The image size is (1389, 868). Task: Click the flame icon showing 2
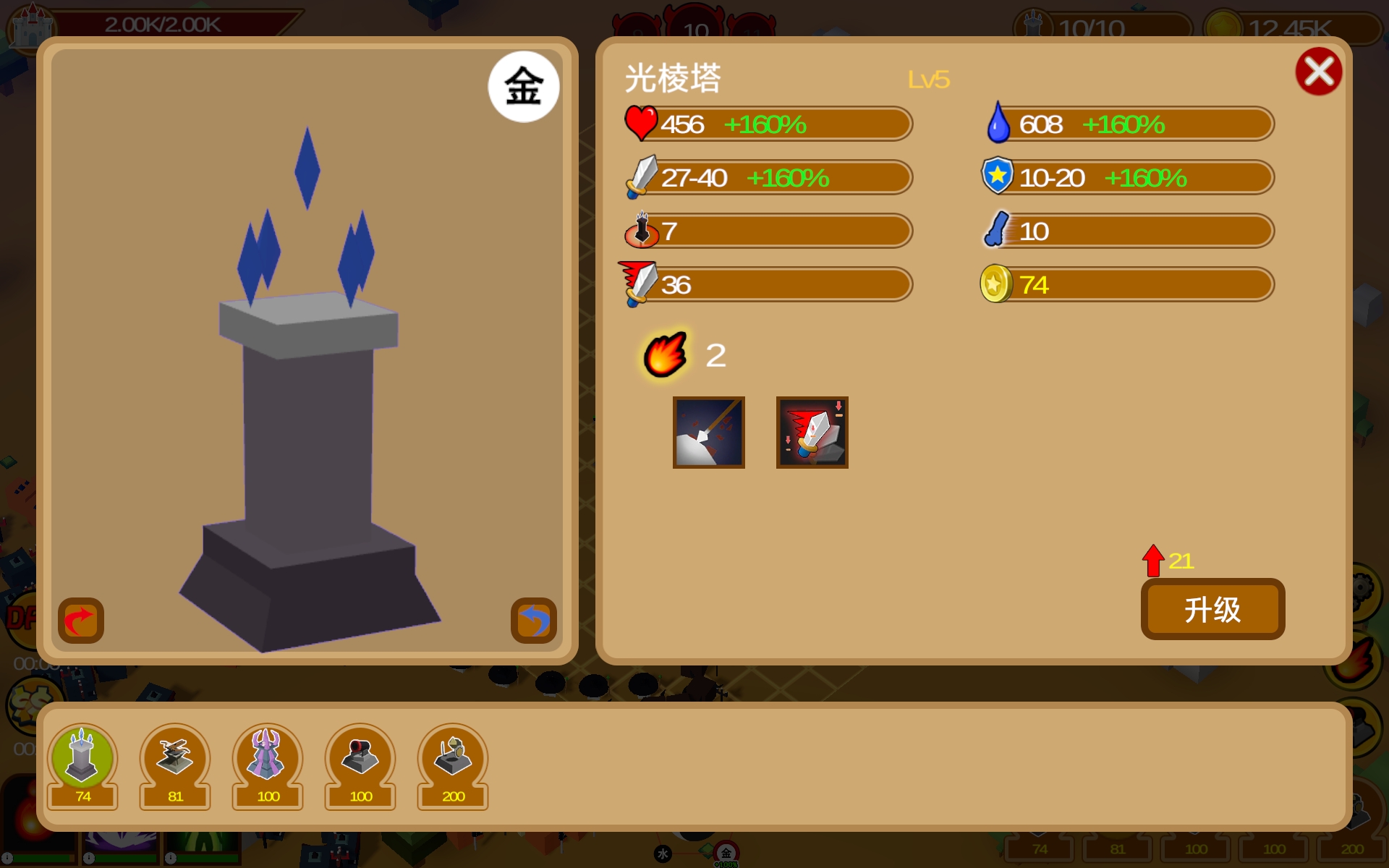coord(664,354)
